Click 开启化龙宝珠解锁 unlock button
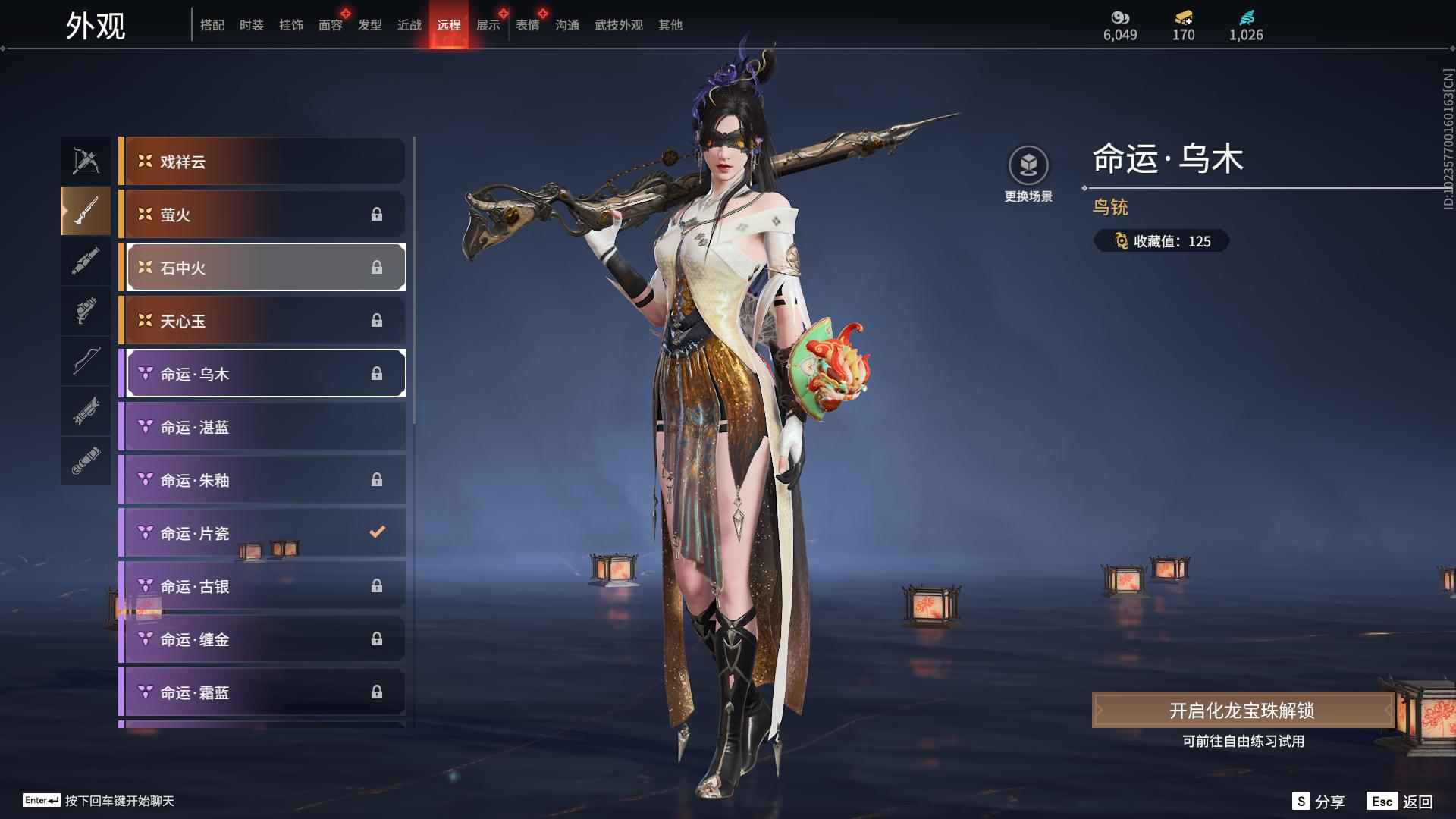 pos(1241,711)
